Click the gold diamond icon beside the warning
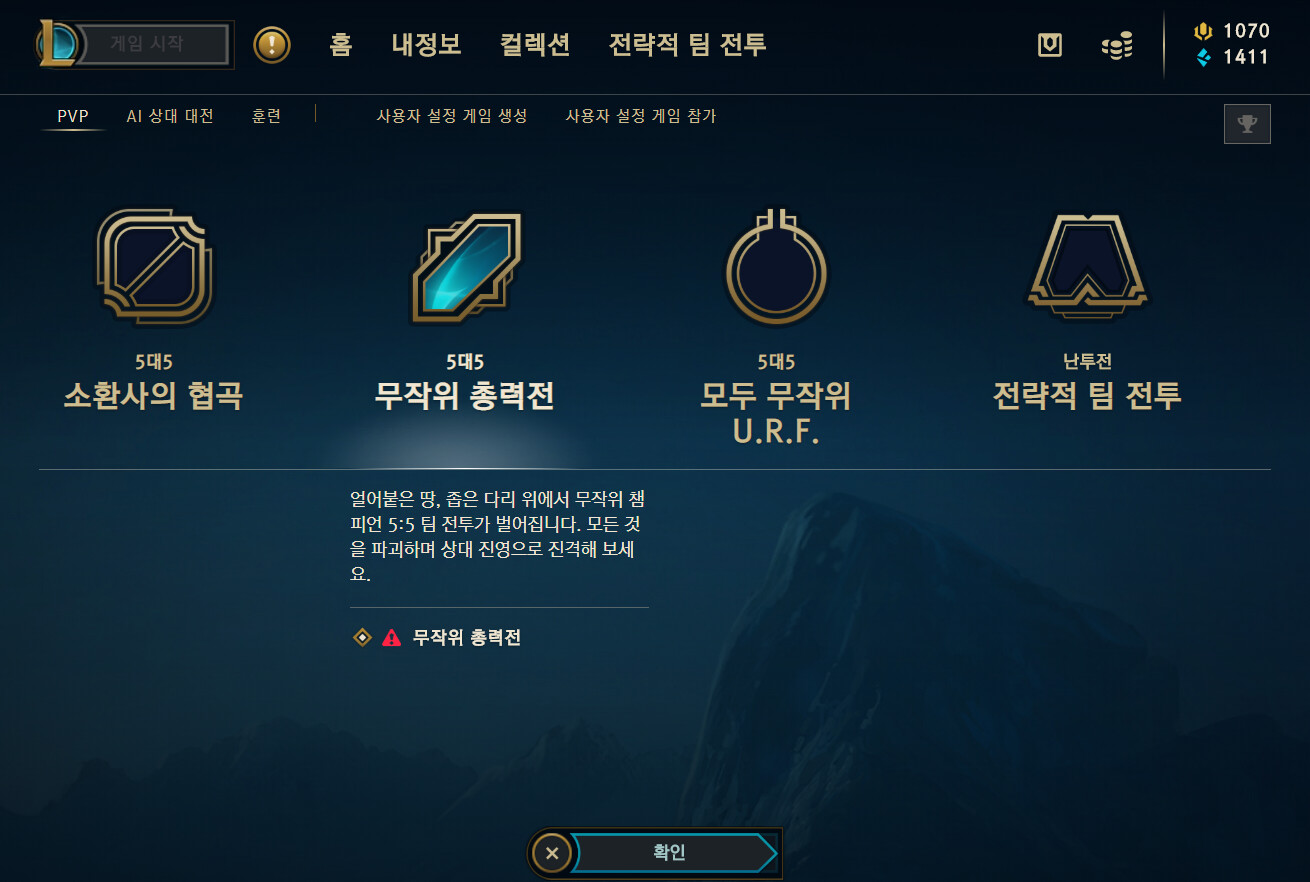Screen dimensions: 1310x882 pyautogui.click(x=361, y=636)
